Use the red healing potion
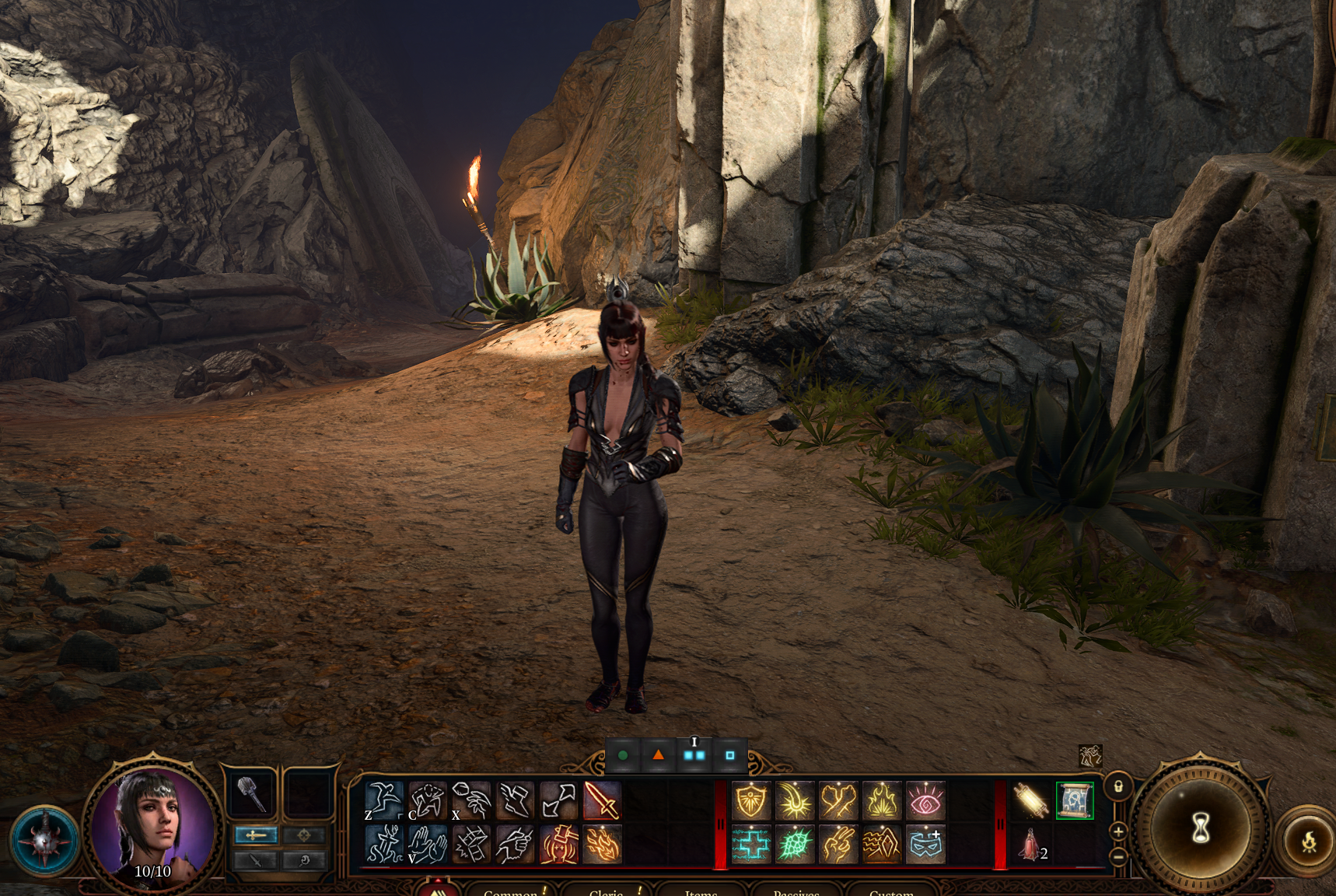The image size is (1336, 896). click(x=1031, y=845)
